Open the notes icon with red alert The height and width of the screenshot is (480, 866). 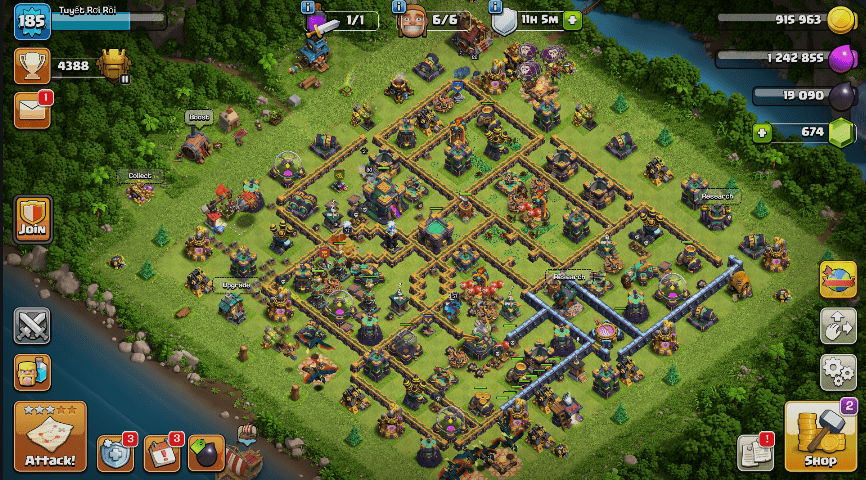(x=755, y=453)
